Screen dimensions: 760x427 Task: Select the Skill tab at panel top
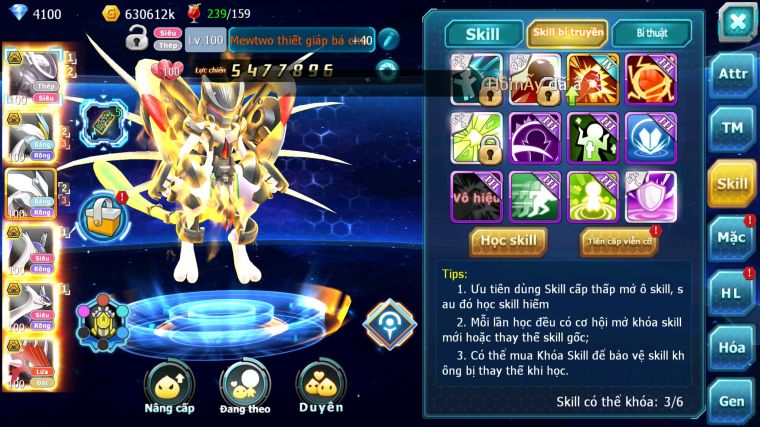[482, 33]
